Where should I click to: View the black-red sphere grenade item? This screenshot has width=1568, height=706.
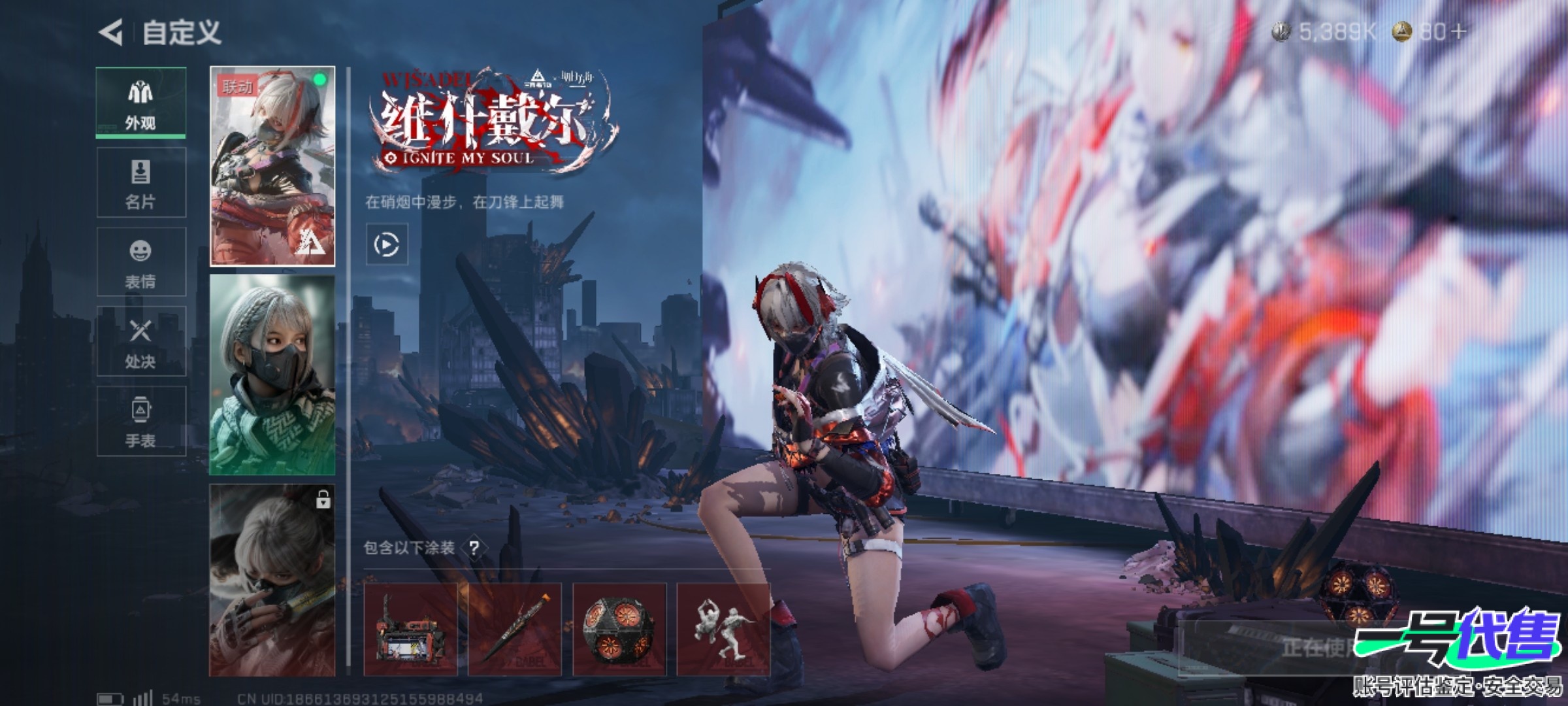(x=619, y=630)
